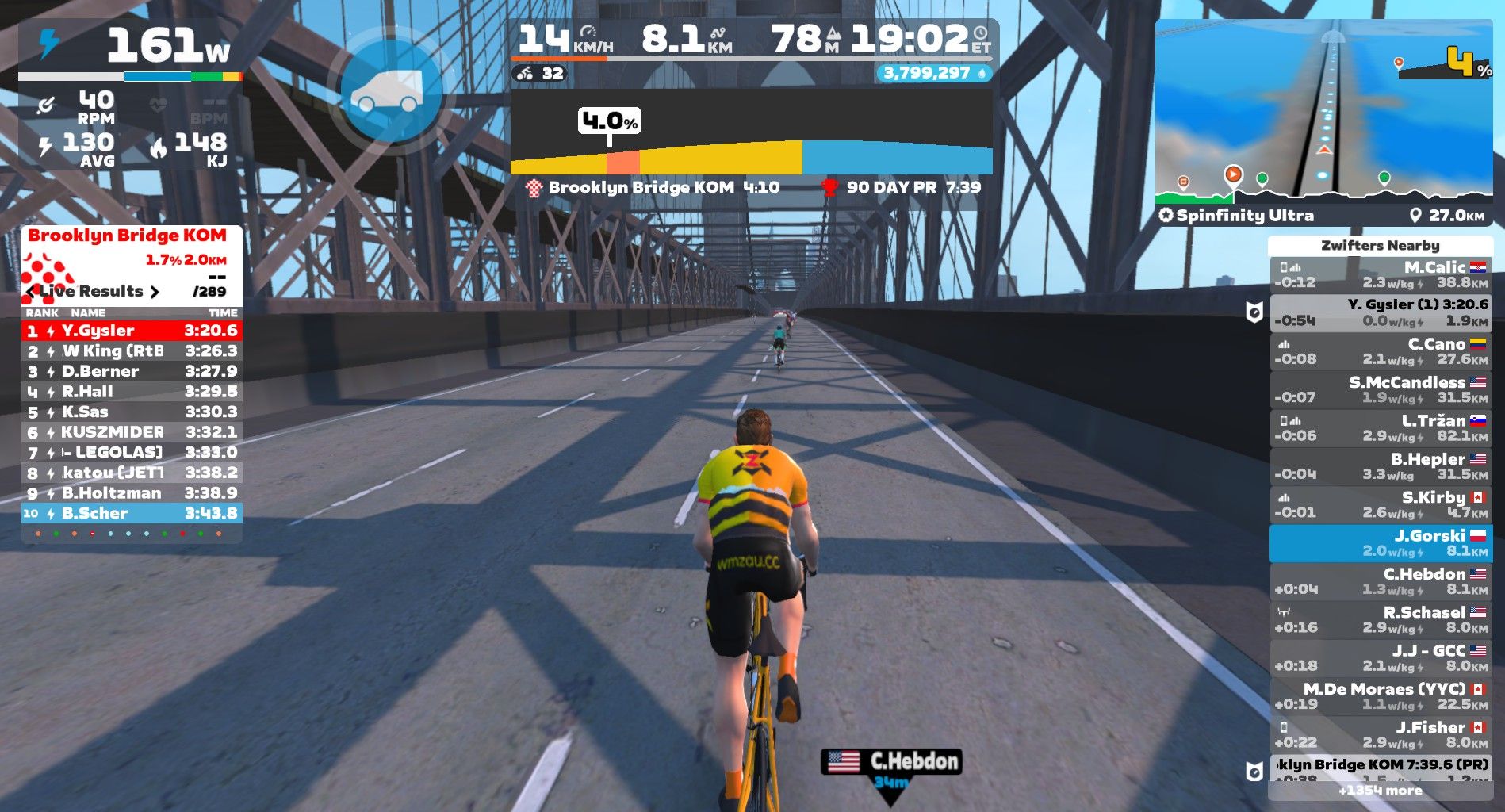Show Live Results previous page arrow

[x=31, y=292]
